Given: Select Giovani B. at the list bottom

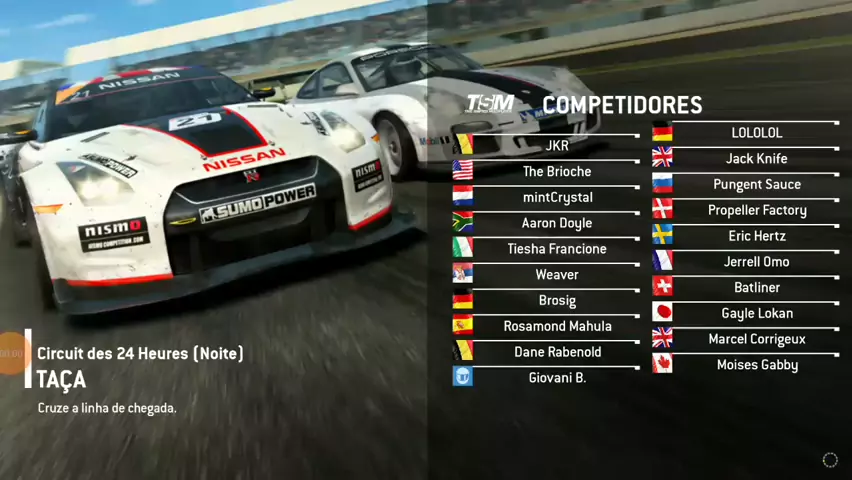Looking at the screenshot, I should coord(557,378).
